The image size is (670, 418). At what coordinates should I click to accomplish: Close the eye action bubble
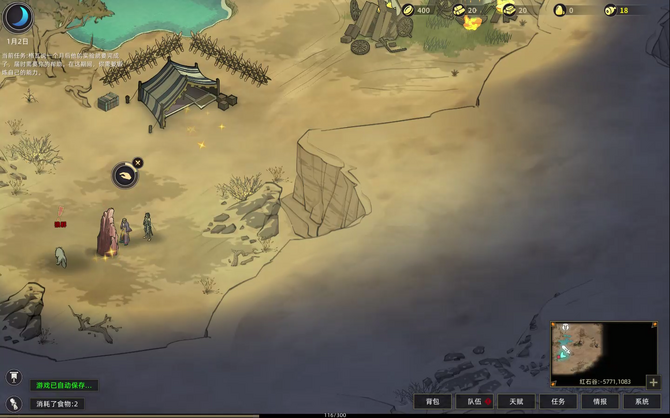tap(138, 163)
